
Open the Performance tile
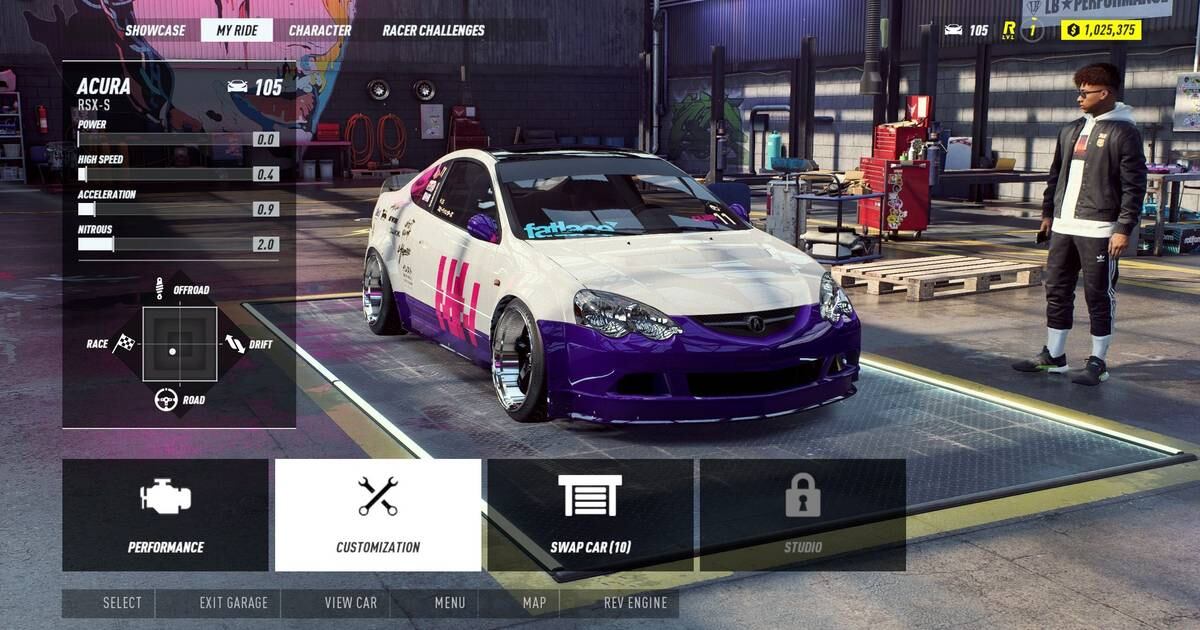tap(165, 515)
